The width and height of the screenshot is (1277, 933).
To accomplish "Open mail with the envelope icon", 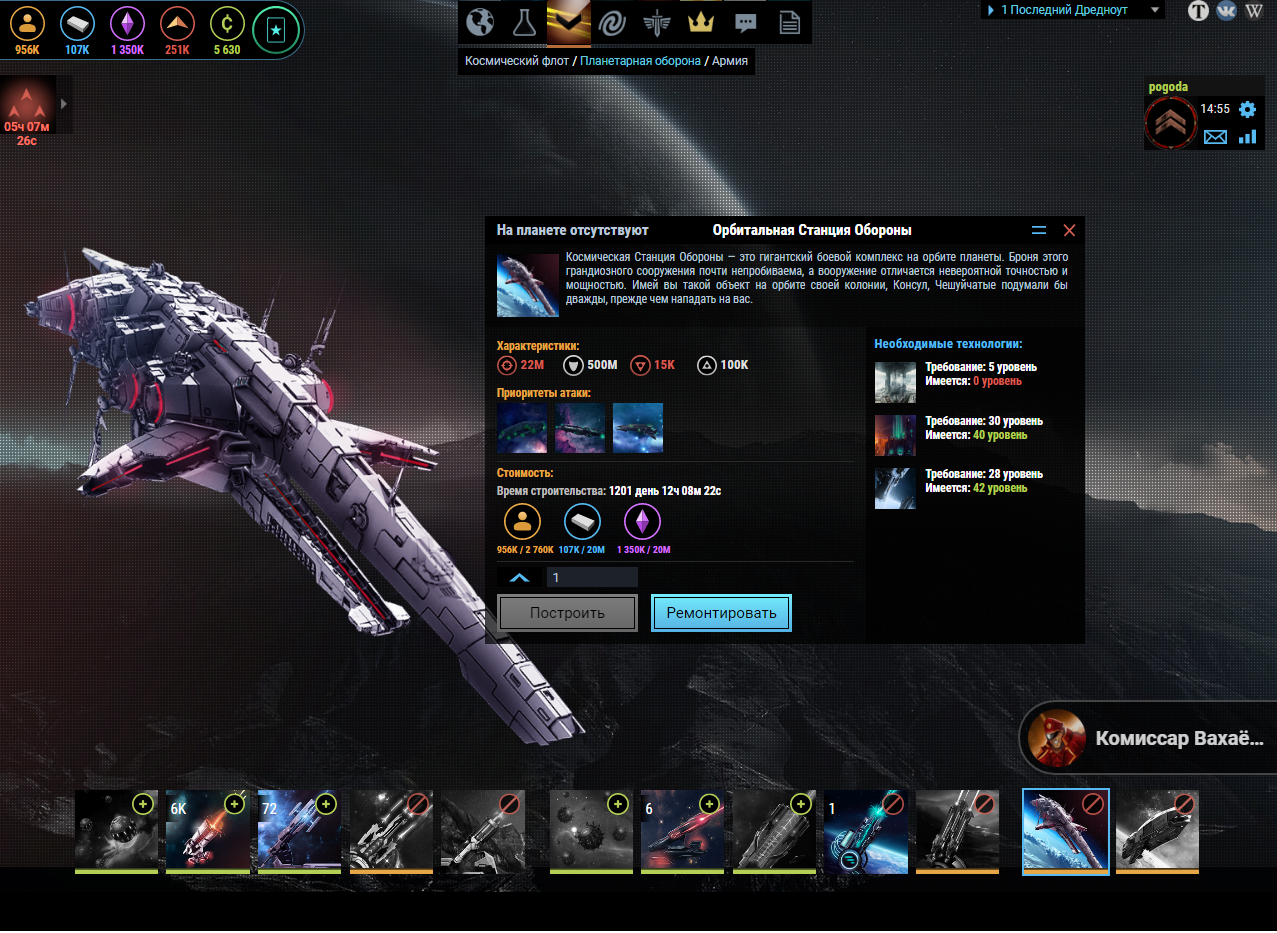I will coord(1215,137).
